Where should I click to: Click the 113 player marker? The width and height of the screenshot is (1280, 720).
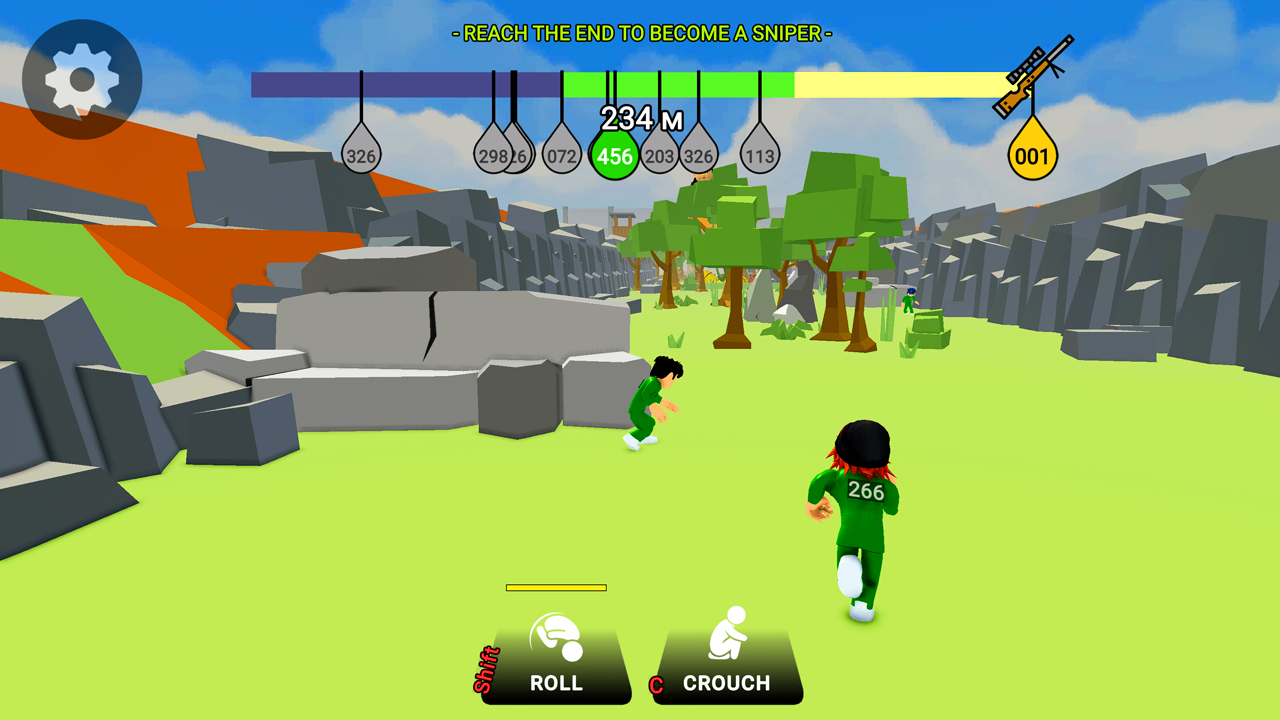760,155
